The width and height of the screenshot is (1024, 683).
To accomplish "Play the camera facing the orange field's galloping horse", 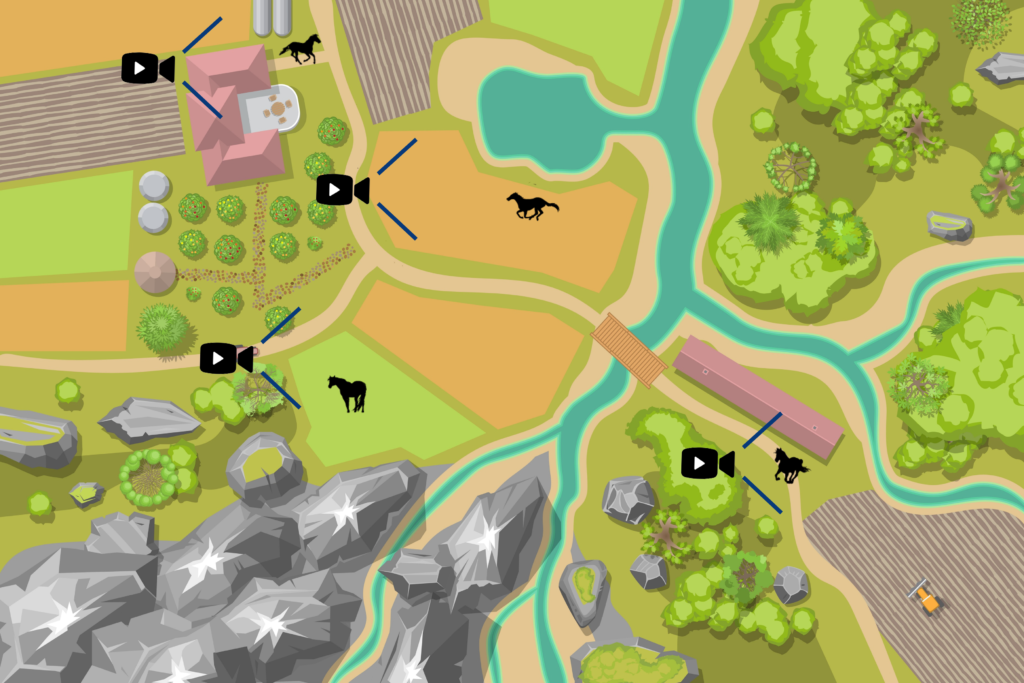I will 342,189.
